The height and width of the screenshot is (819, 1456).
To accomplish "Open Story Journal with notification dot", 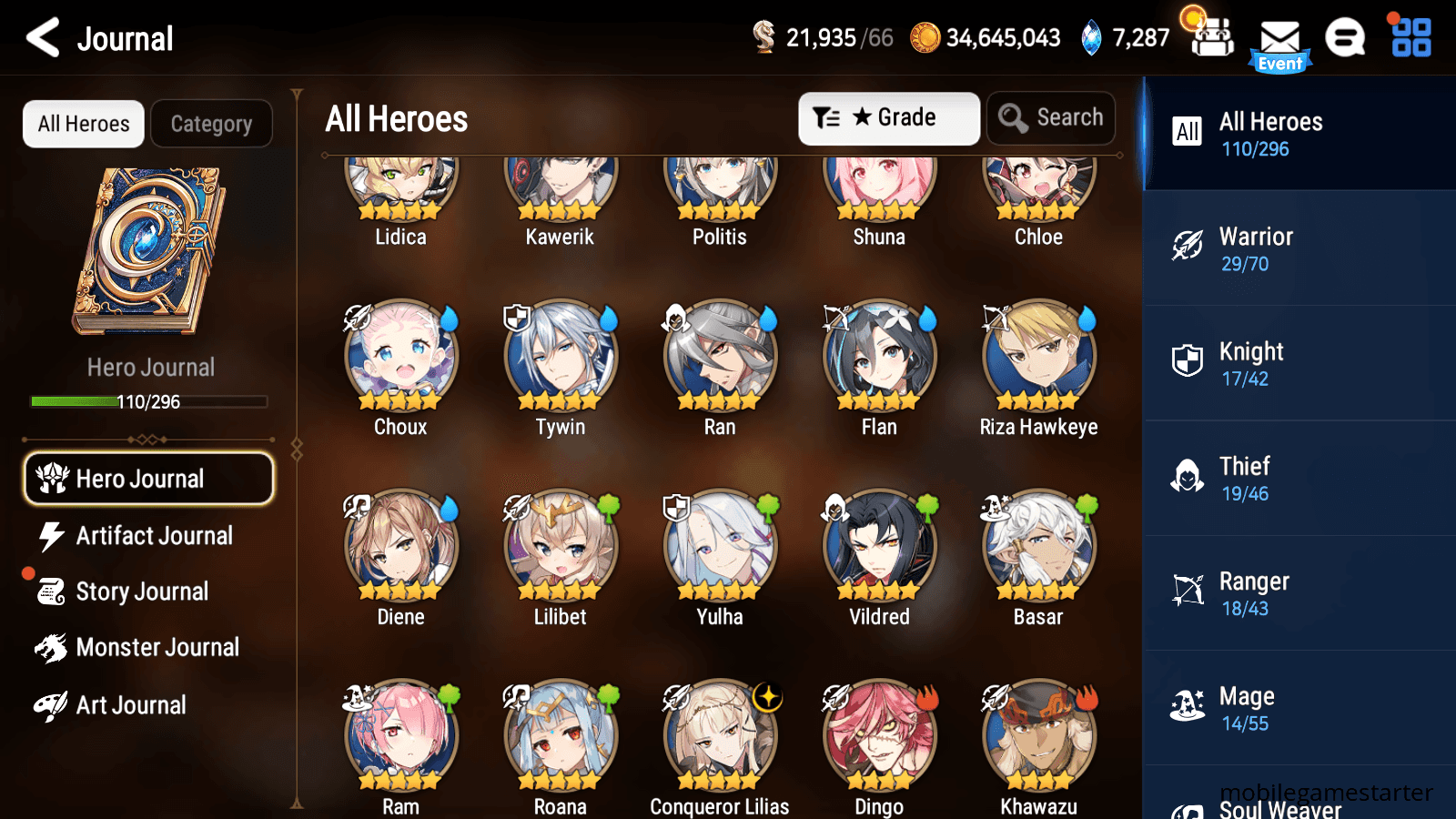I will (141, 591).
